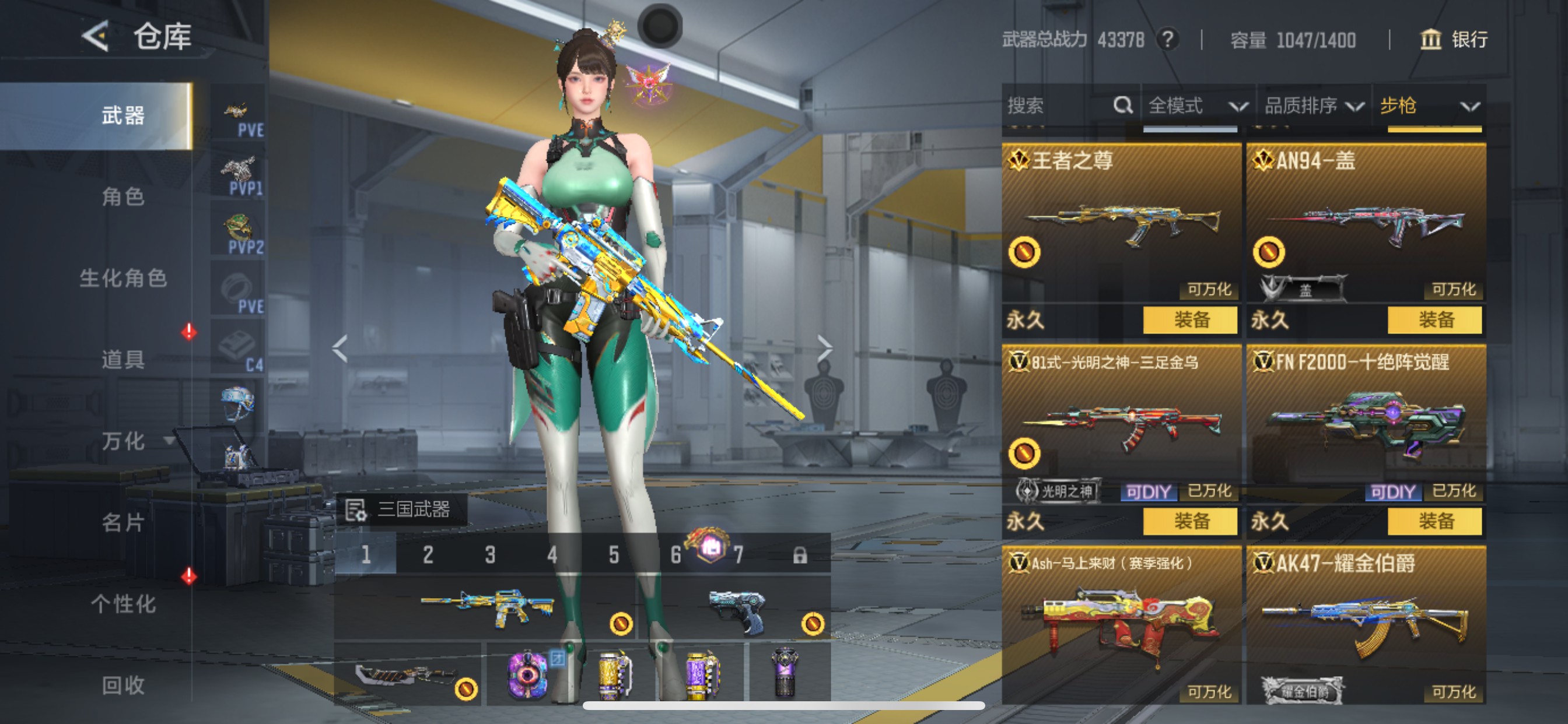The width and height of the screenshot is (1568, 724).
Task: Show the weapon power help tooltip
Action: [1167, 40]
